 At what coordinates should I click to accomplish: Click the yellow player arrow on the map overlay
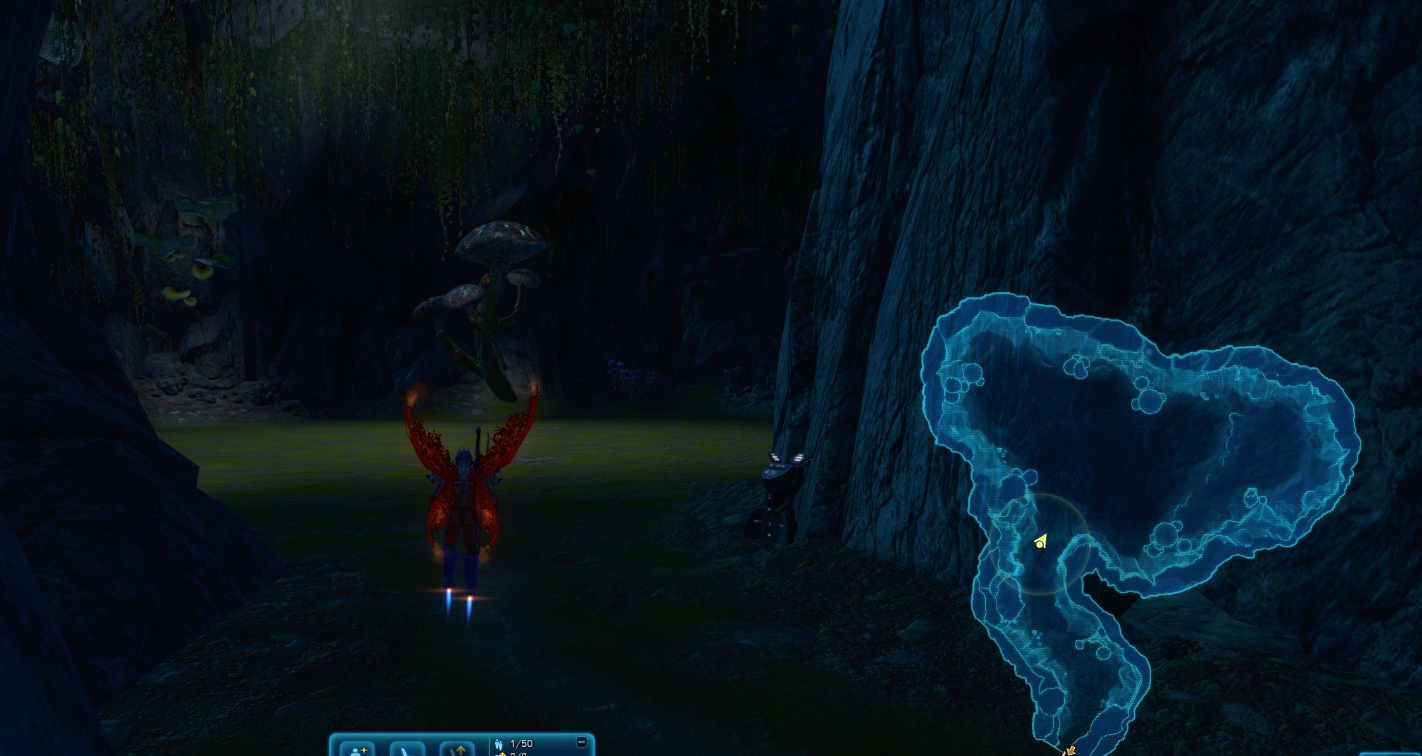[1041, 542]
